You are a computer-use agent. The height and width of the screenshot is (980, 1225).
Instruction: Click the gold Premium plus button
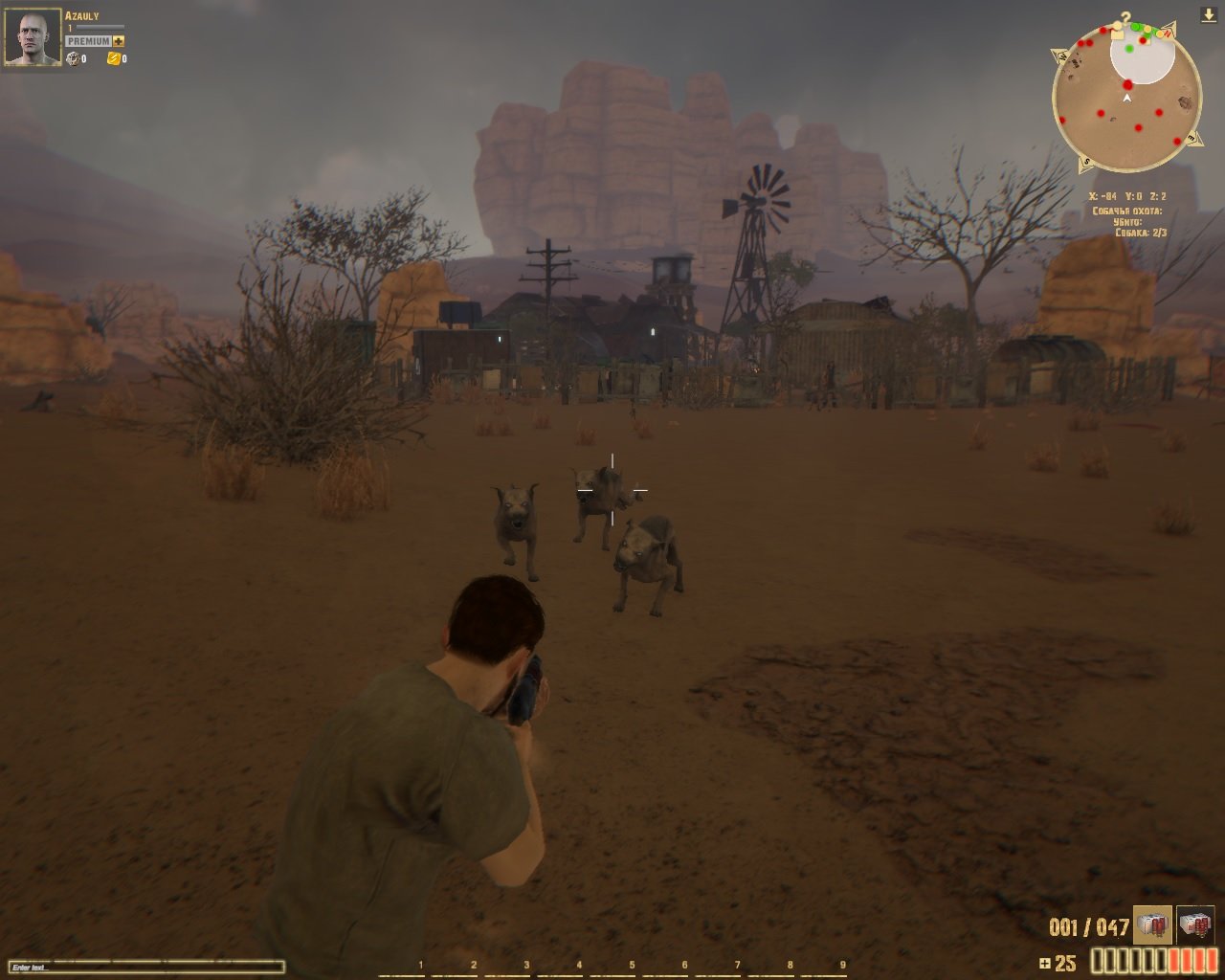tap(119, 41)
